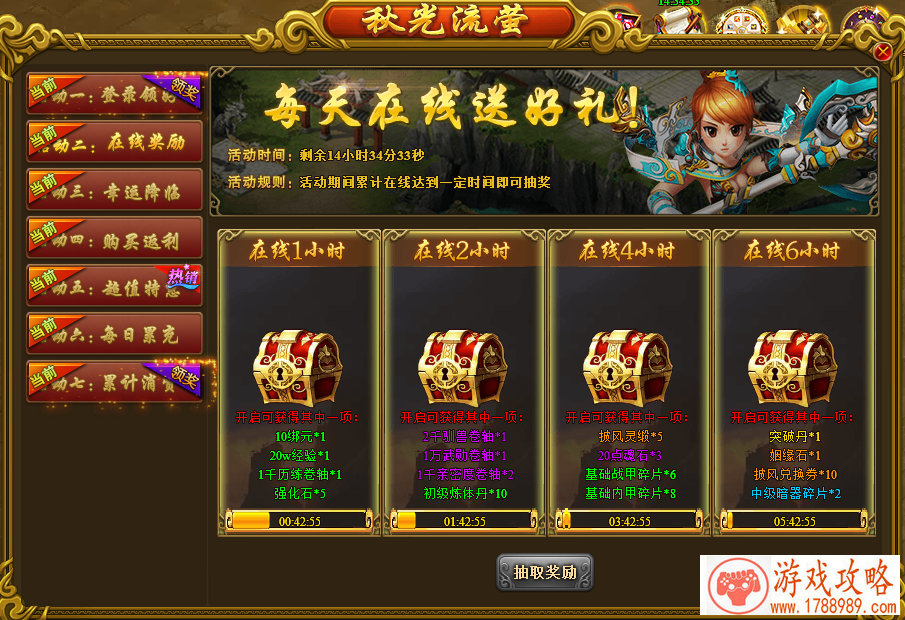Go to 每日累充 activity tab

coord(115,333)
